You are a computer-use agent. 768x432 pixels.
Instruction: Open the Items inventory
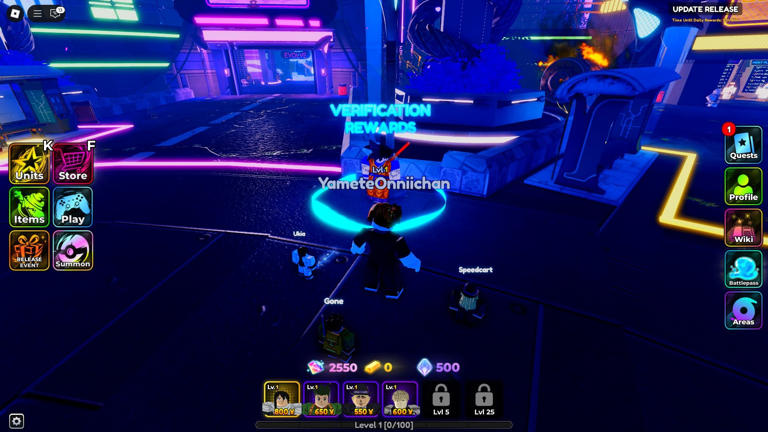click(x=29, y=207)
